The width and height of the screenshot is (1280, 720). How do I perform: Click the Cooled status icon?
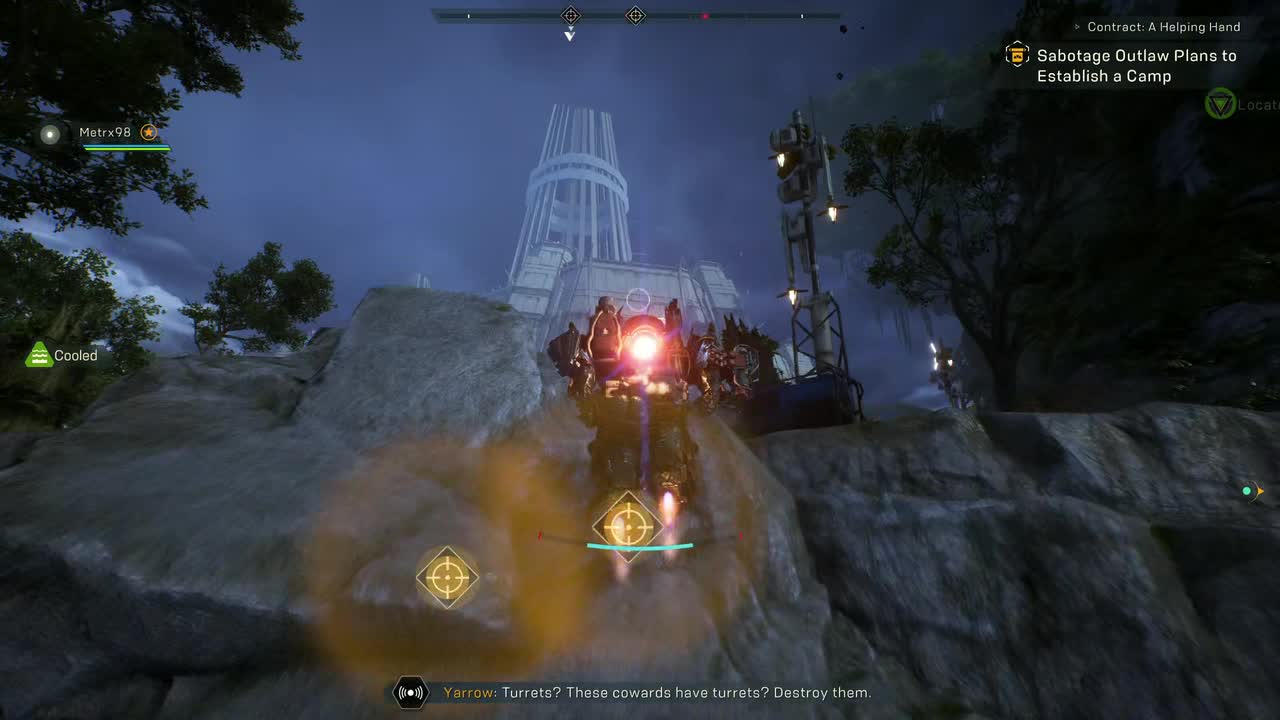point(37,354)
